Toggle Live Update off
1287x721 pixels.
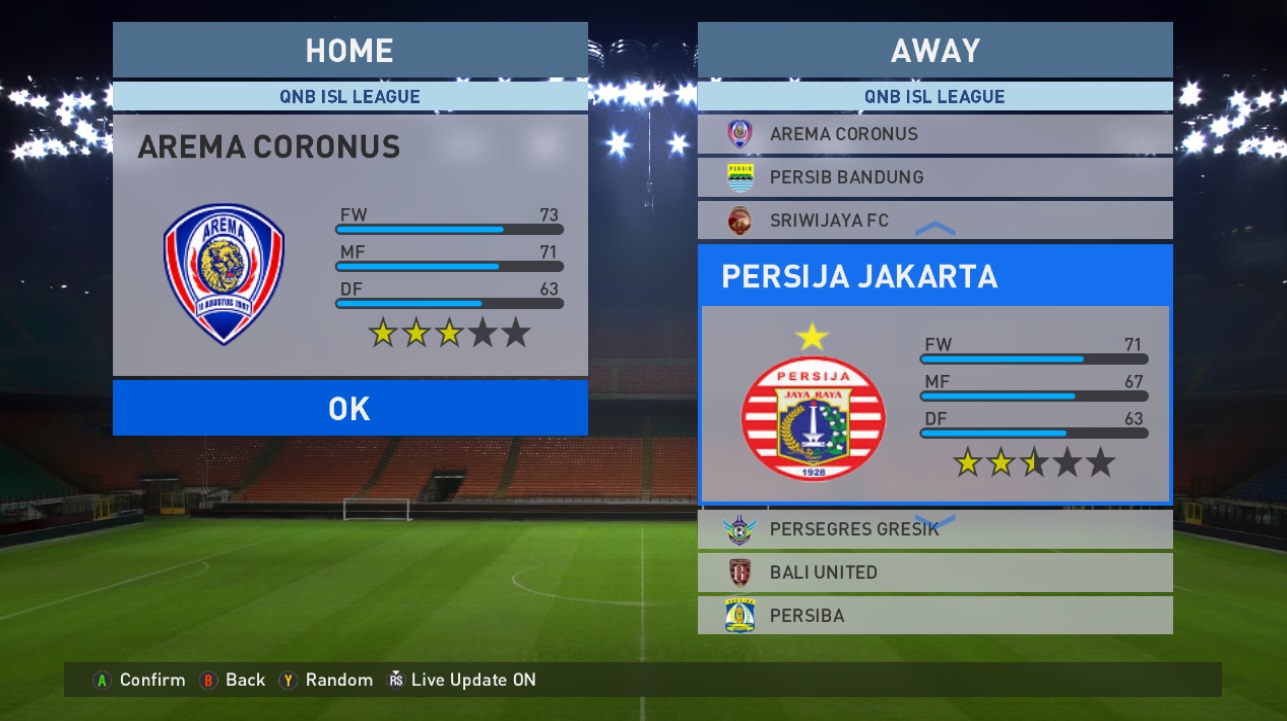pos(395,680)
